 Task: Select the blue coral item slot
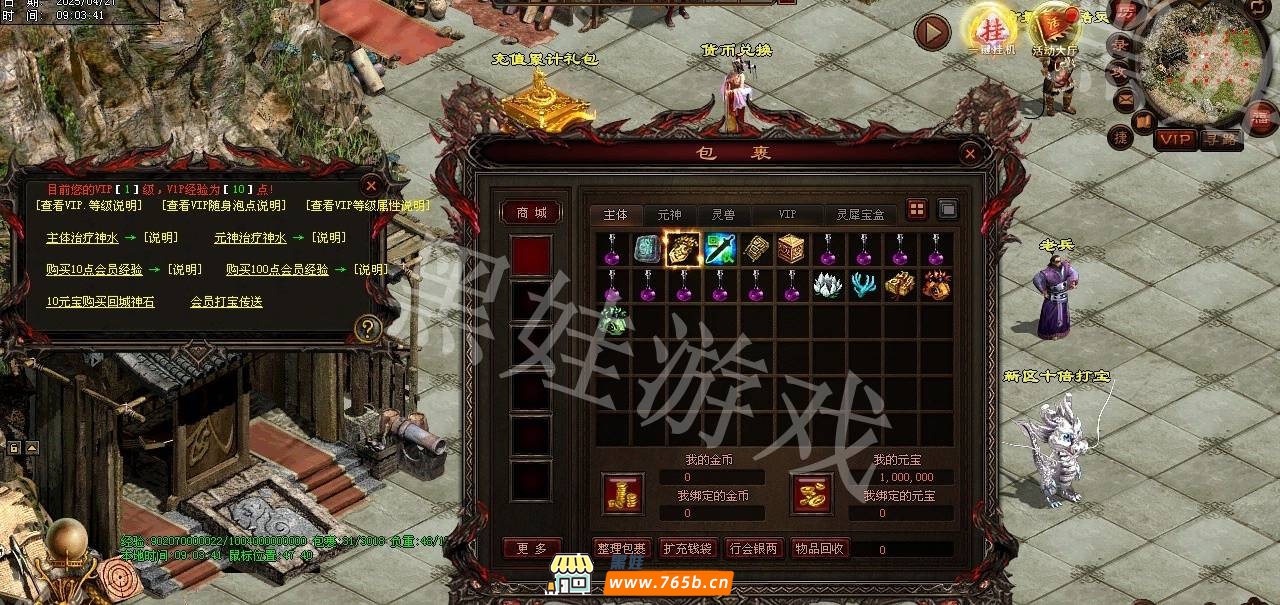pos(864,286)
